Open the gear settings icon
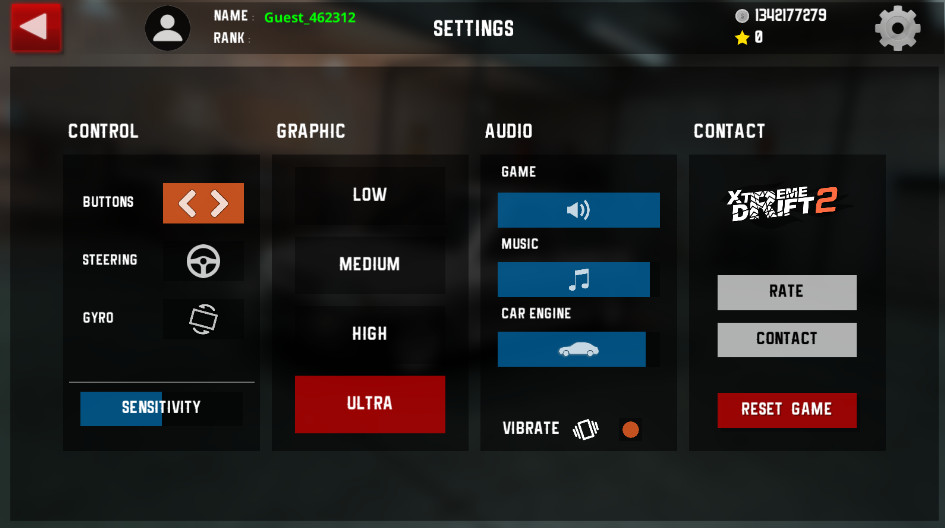This screenshot has width=945, height=528. 897,28
